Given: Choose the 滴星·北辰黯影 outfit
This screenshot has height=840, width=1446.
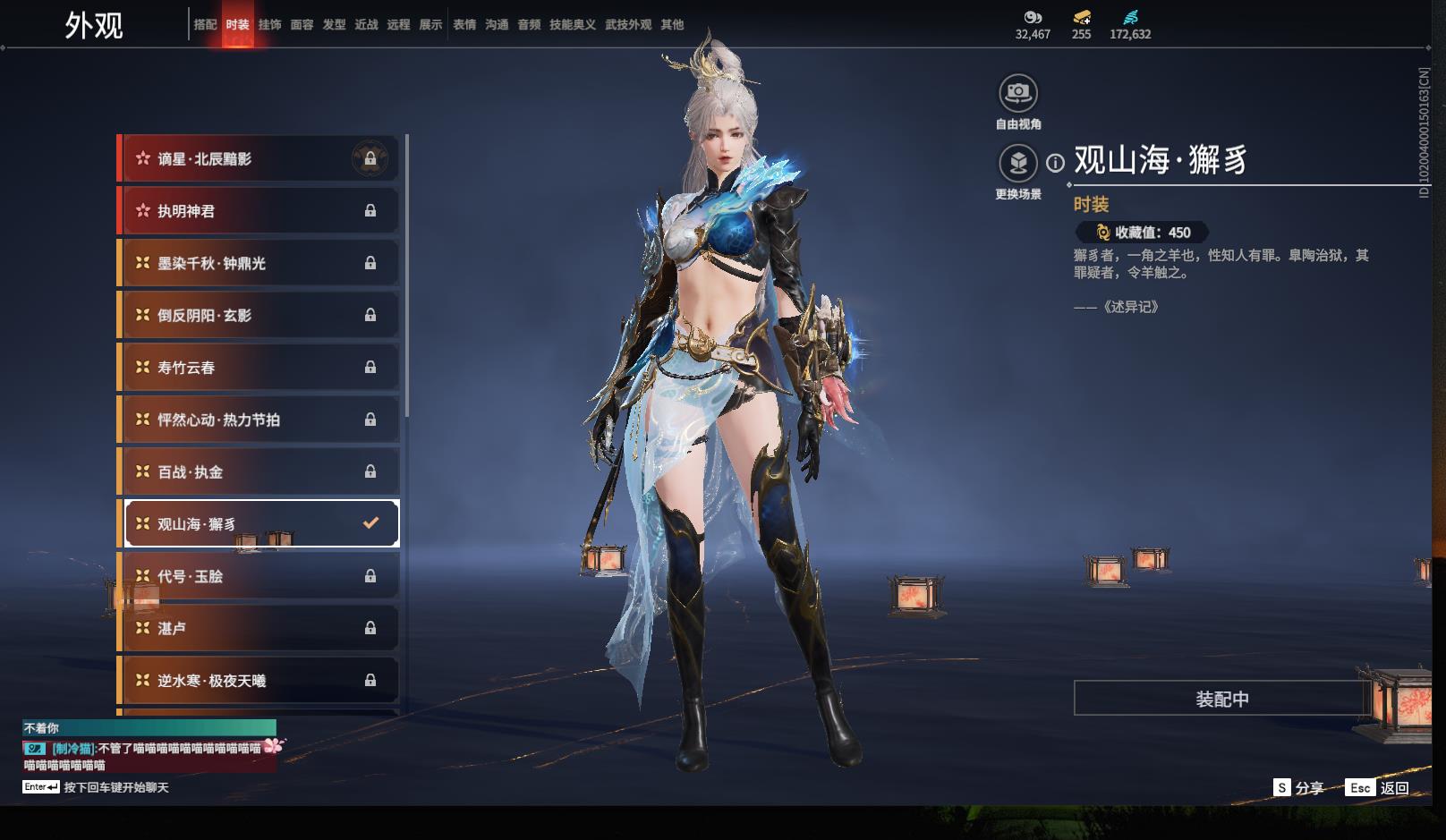Looking at the screenshot, I should click(x=258, y=159).
